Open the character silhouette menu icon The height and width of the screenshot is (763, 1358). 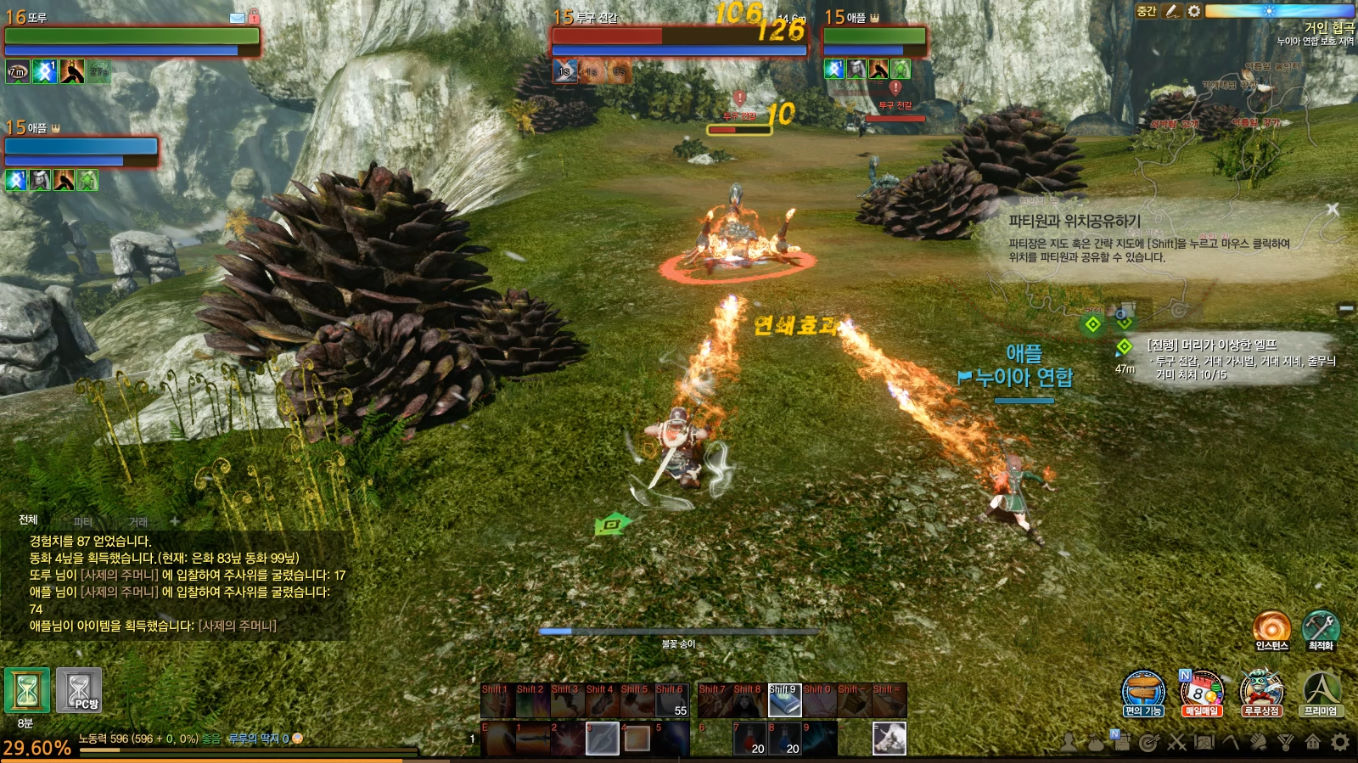[x=1069, y=742]
